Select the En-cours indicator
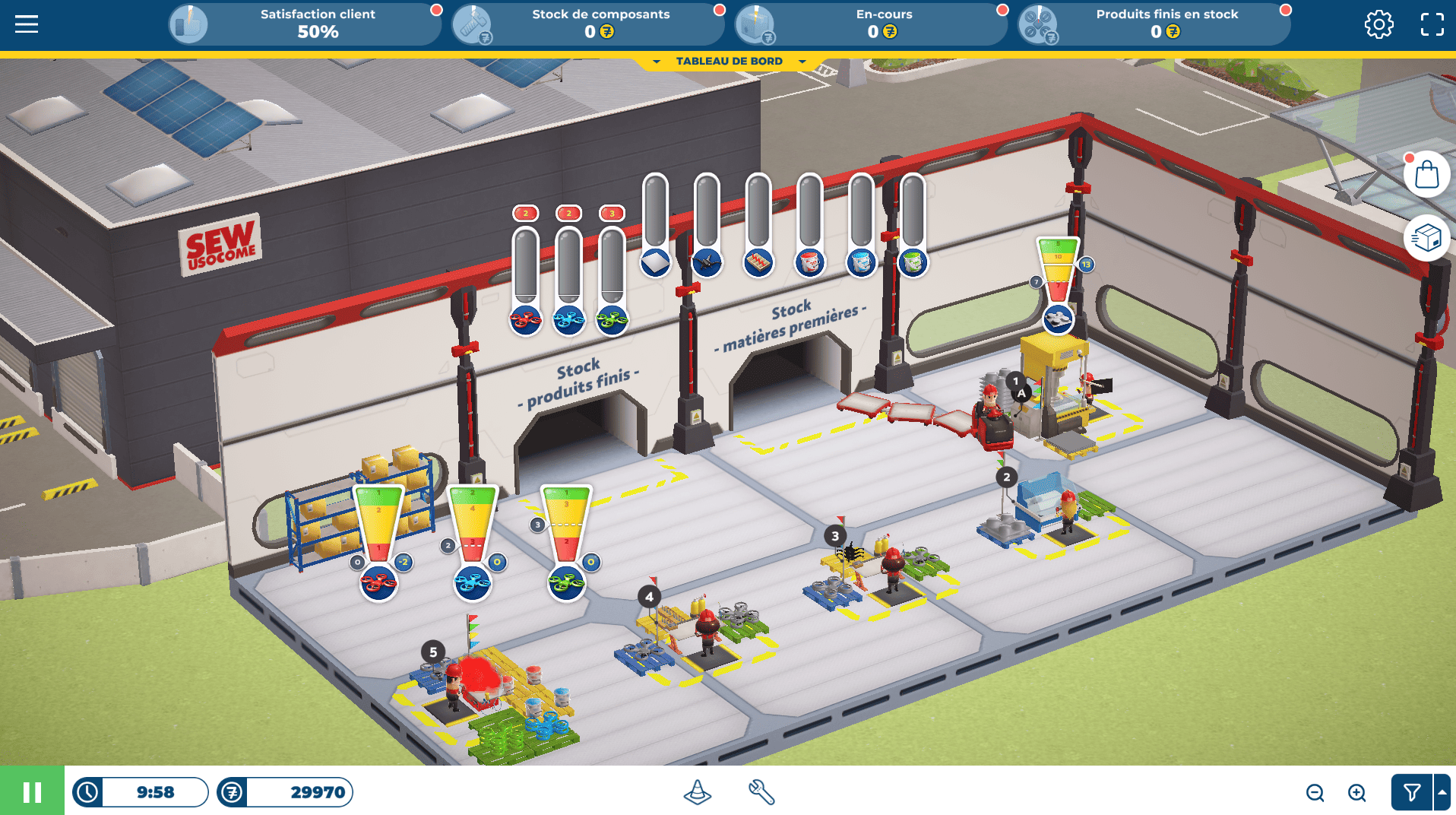This screenshot has height=815, width=1456. 871,24
